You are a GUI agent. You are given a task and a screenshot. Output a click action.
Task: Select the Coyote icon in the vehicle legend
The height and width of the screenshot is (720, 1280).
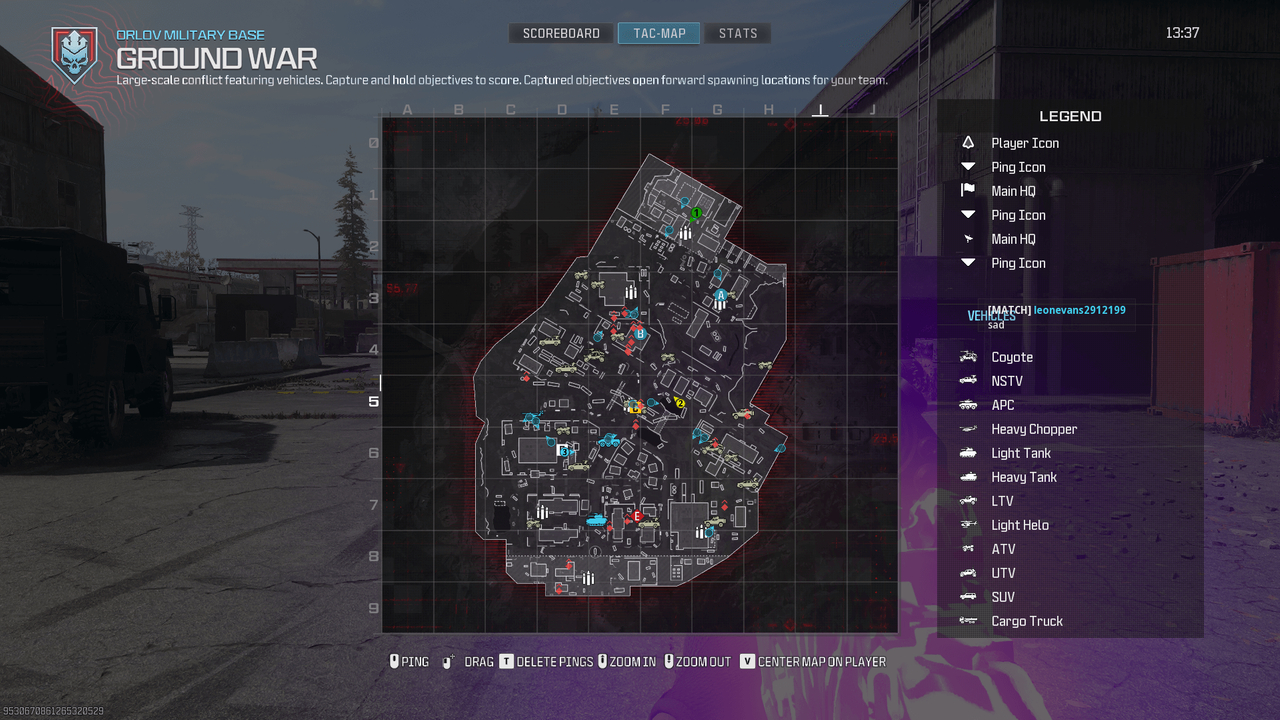[966, 356]
